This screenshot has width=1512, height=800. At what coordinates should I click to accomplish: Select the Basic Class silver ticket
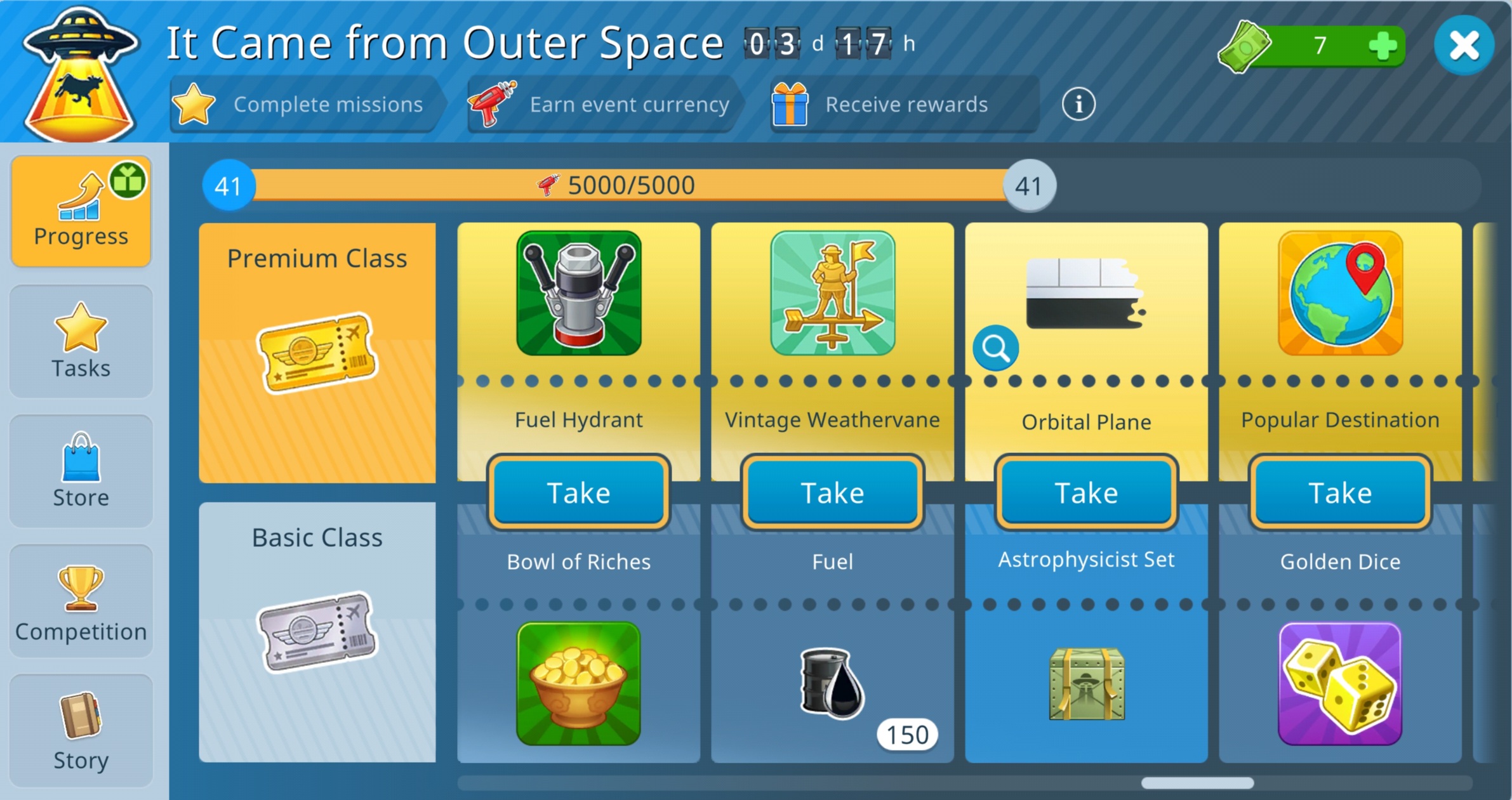click(317, 632)
